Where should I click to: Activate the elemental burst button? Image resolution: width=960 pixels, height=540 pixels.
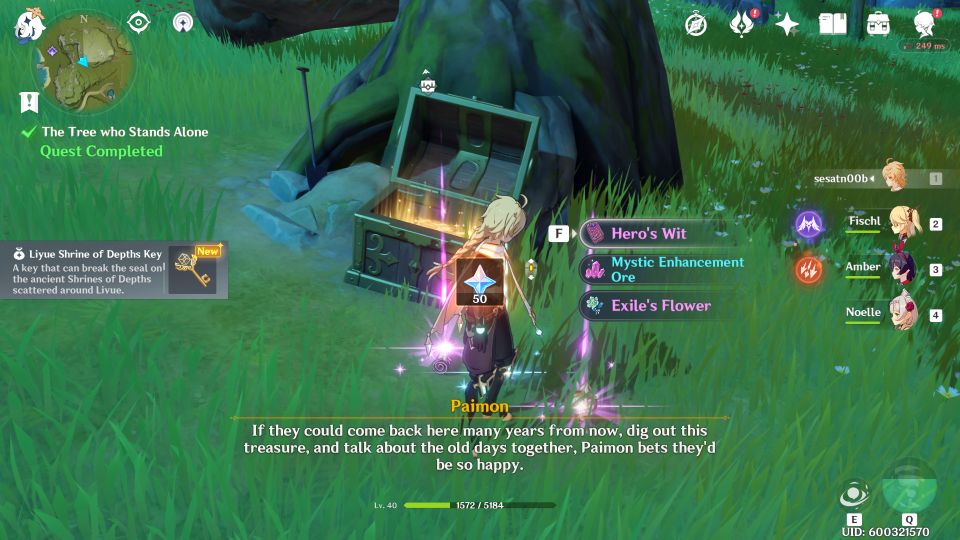tap(909, 486)
